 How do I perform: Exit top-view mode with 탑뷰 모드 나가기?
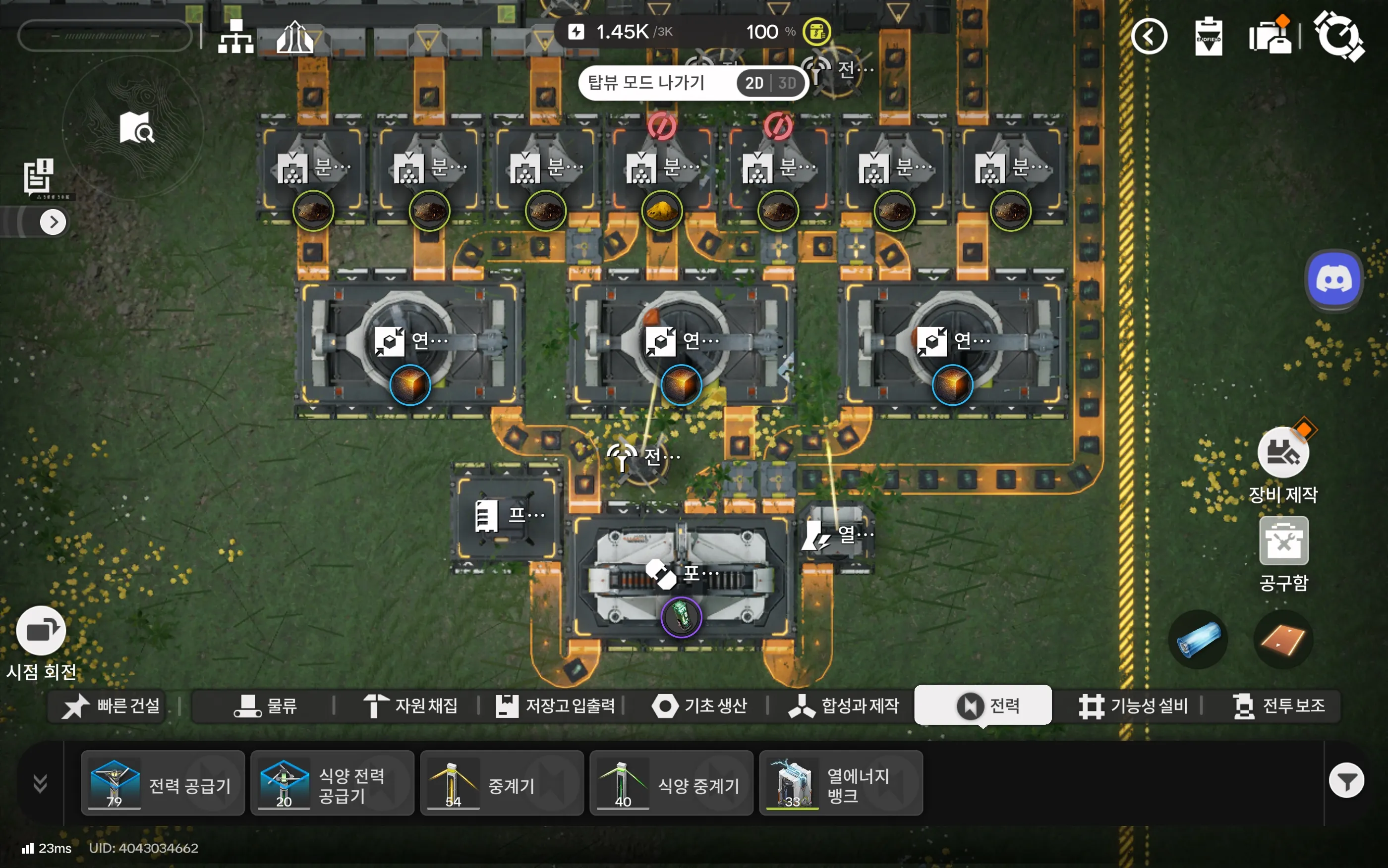[646, 83]
